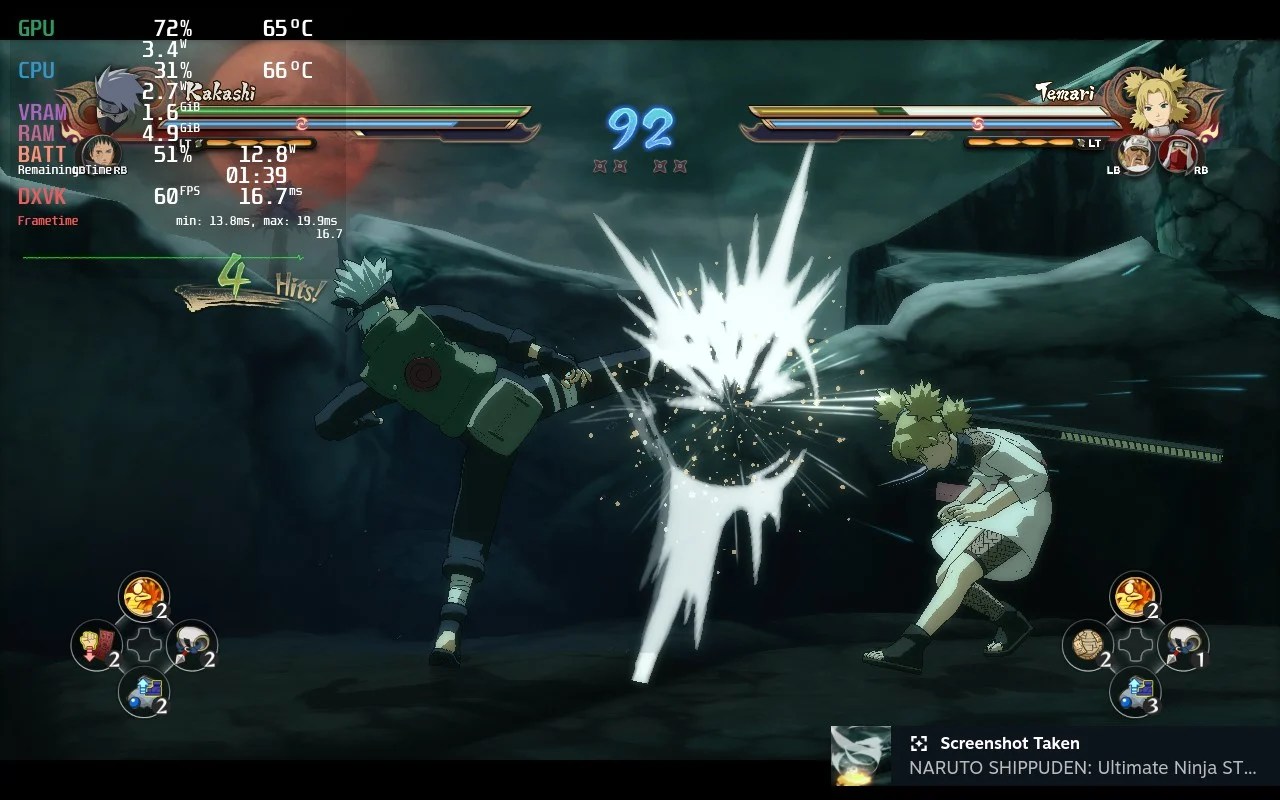The height and width of the screenshot is (800, 1280).
Task: Click Temari's smoke bomb item showing count 1
Action: tap(1183, 643)
